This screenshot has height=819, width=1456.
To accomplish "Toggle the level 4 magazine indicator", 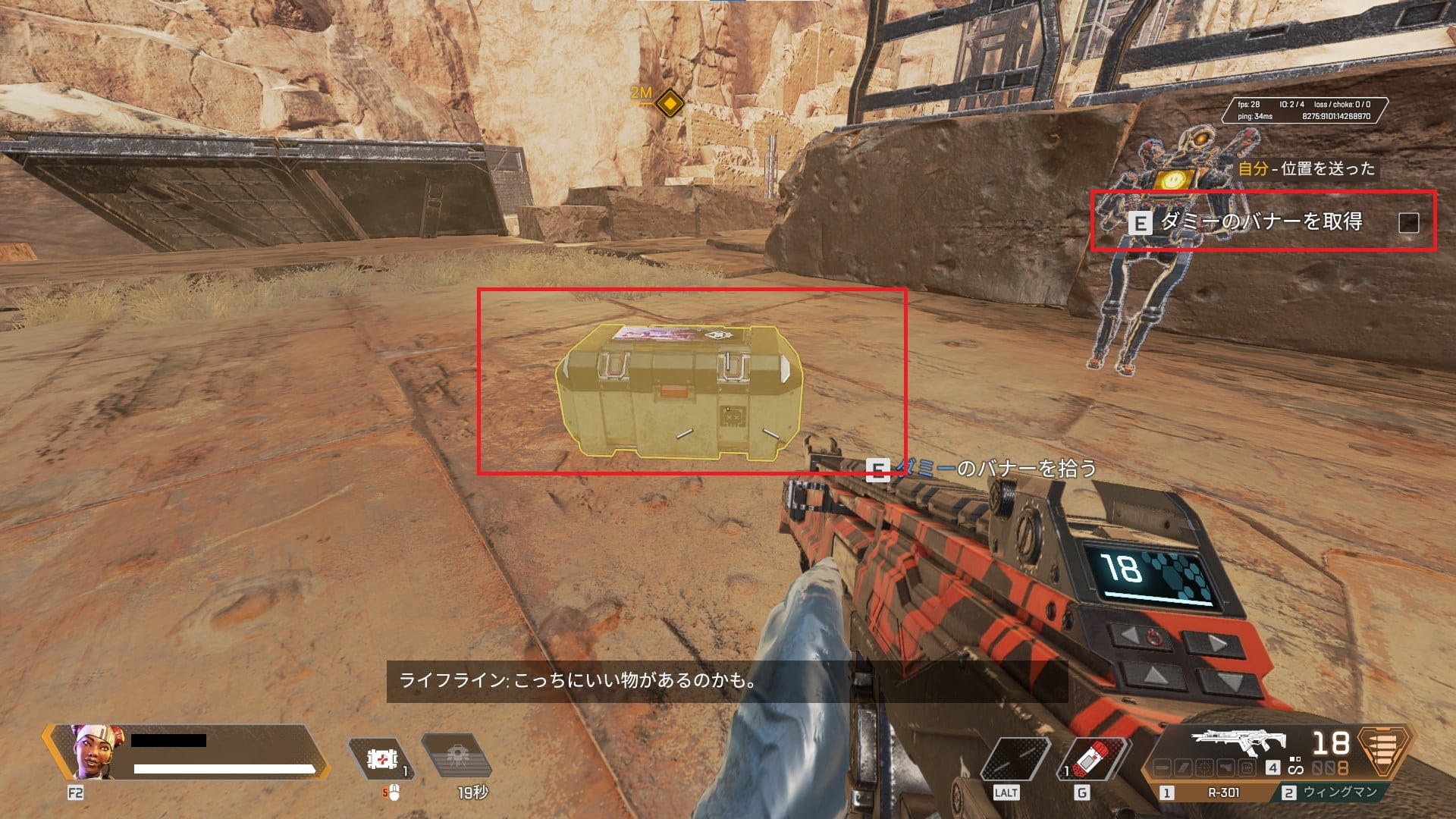I will pyautogui.click(x=1272, y=766).
